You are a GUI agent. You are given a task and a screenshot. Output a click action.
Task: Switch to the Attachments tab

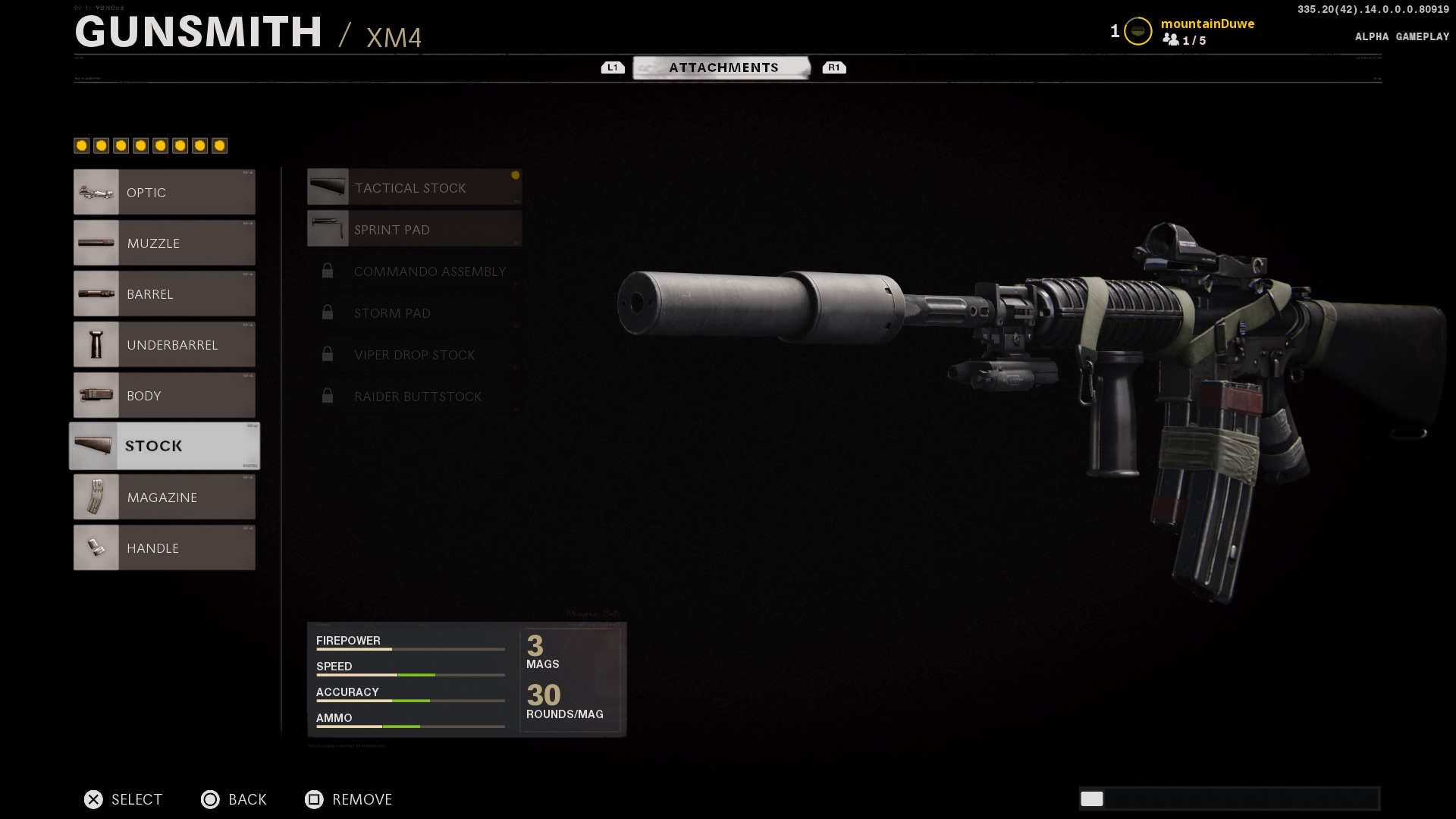[x=723, y=67]
